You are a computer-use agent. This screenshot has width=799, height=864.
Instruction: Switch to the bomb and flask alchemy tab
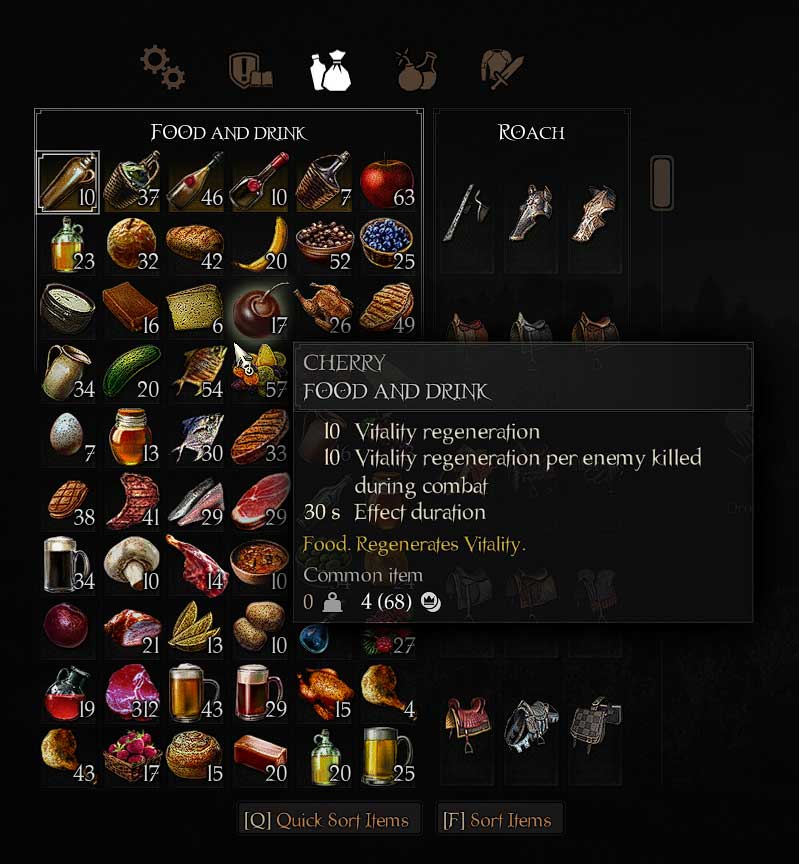tap(415, 70)
